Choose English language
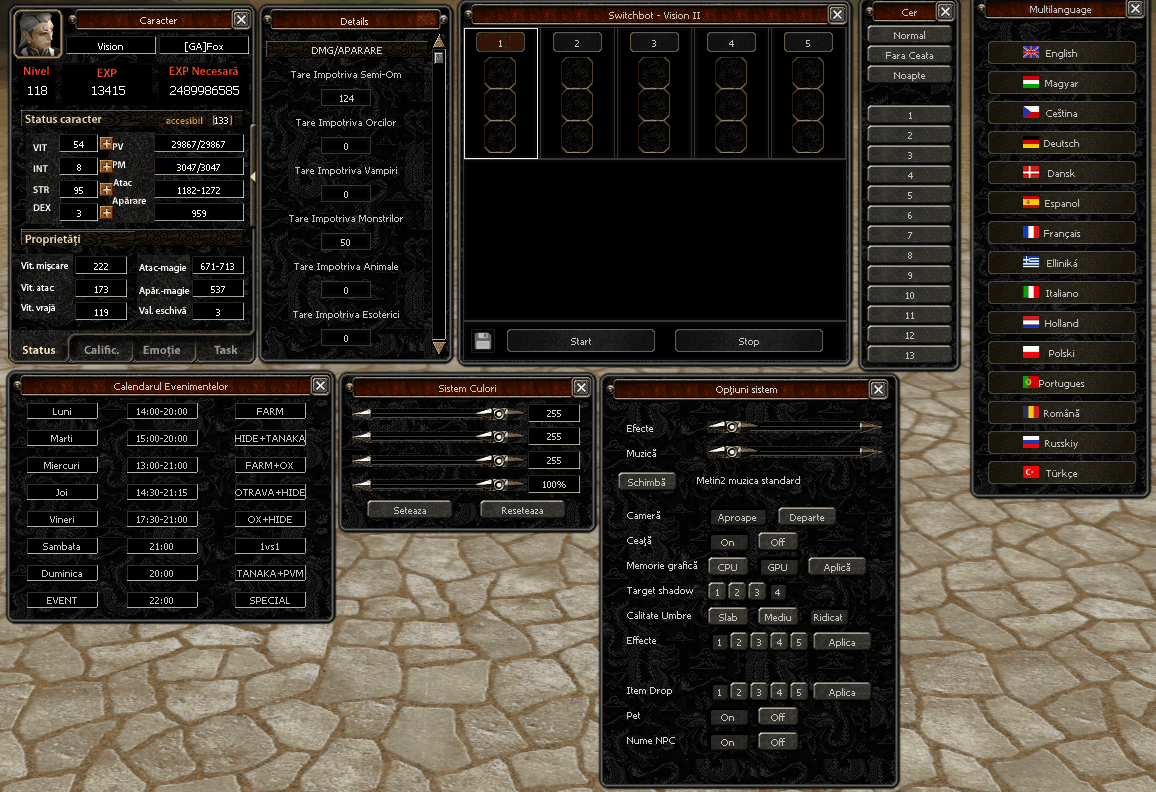The height and width of the screenshot is (792, 1156). (x=1061, y=54)
